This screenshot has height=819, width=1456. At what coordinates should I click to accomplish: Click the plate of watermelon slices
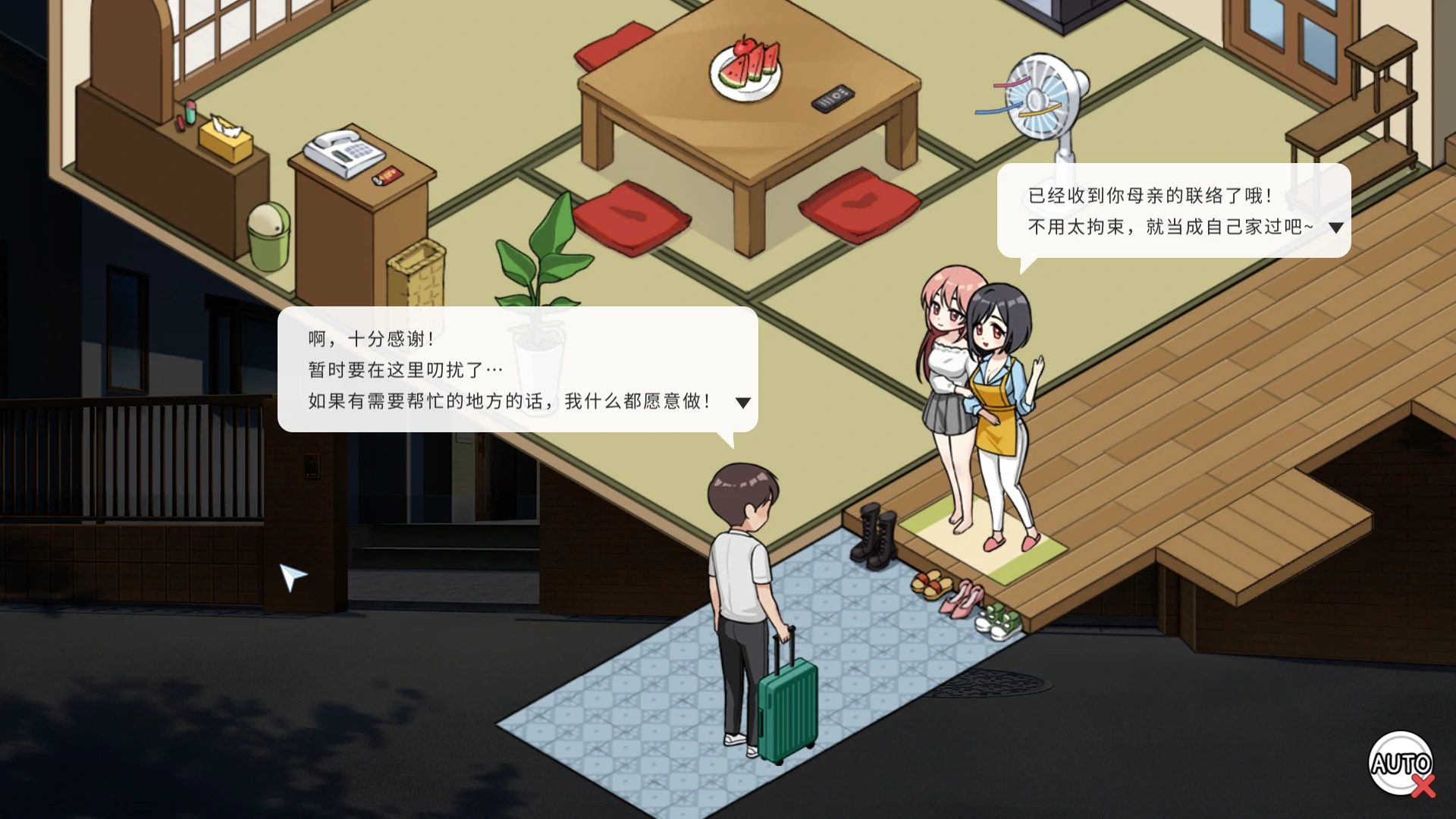[x=743, y=72]
